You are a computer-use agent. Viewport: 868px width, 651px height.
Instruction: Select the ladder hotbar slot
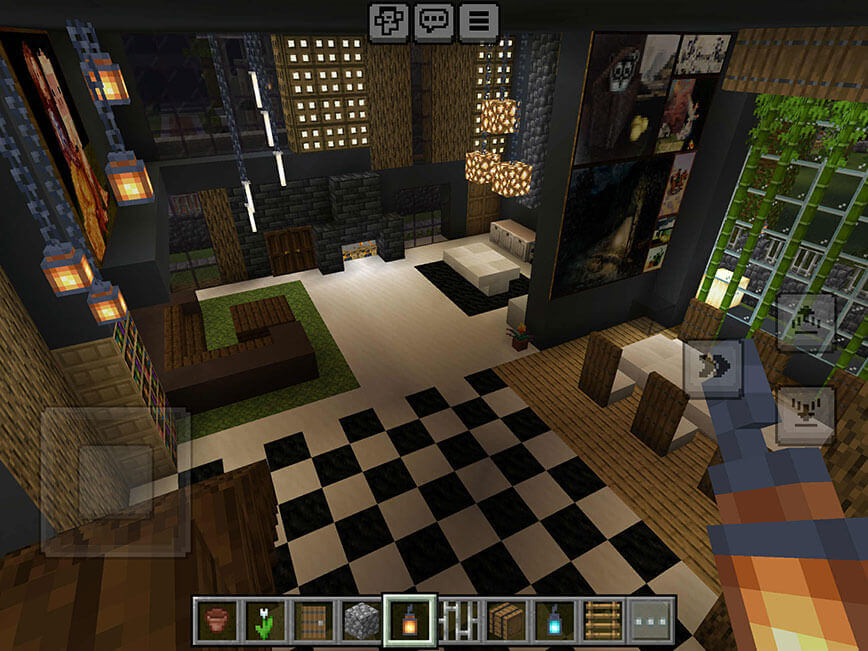[603, 620]
